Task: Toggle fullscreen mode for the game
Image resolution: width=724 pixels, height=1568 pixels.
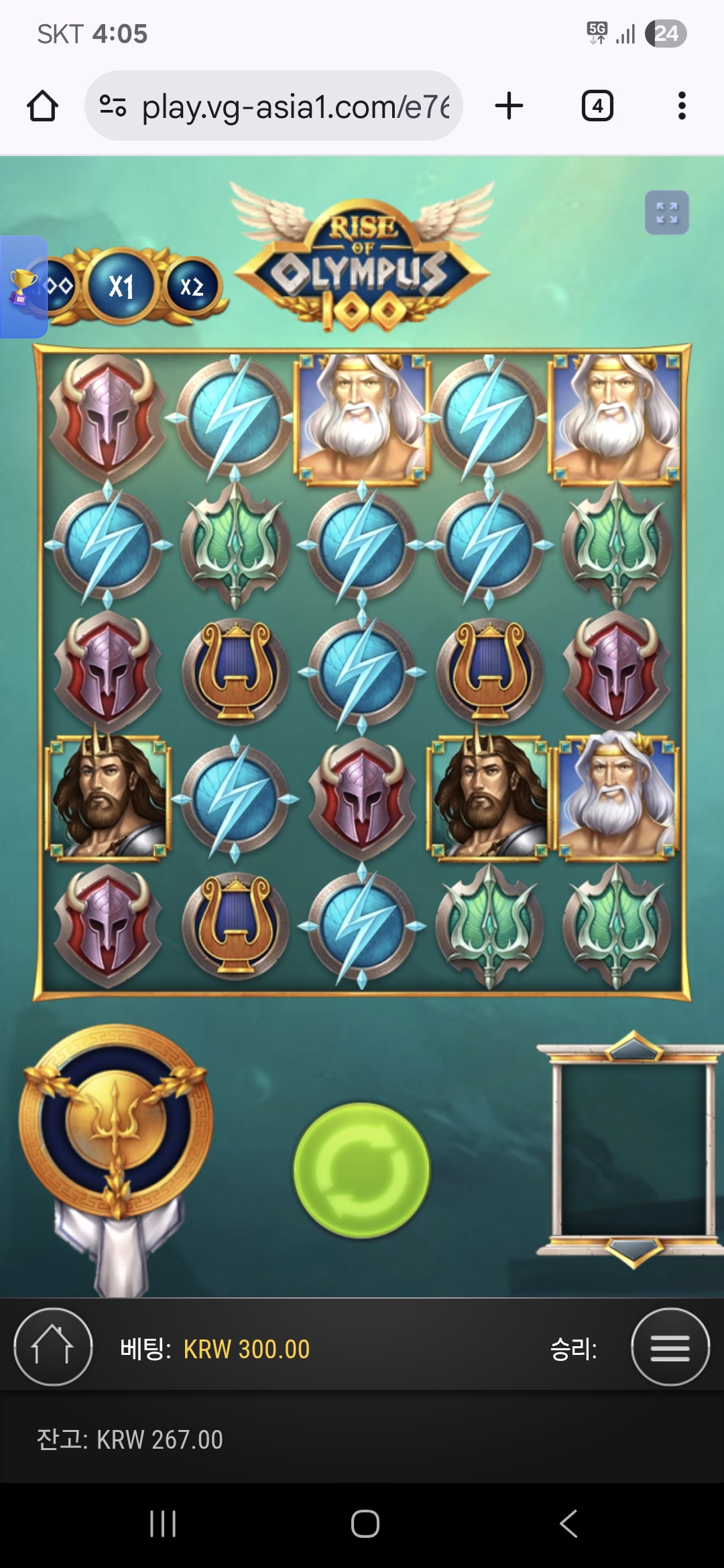Action: click(666, 213)
